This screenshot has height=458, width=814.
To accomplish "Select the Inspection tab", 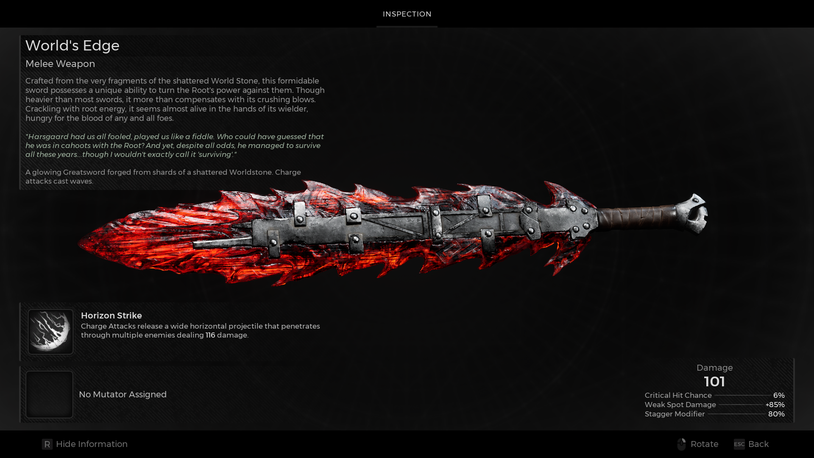I will [x=407, y=14].
